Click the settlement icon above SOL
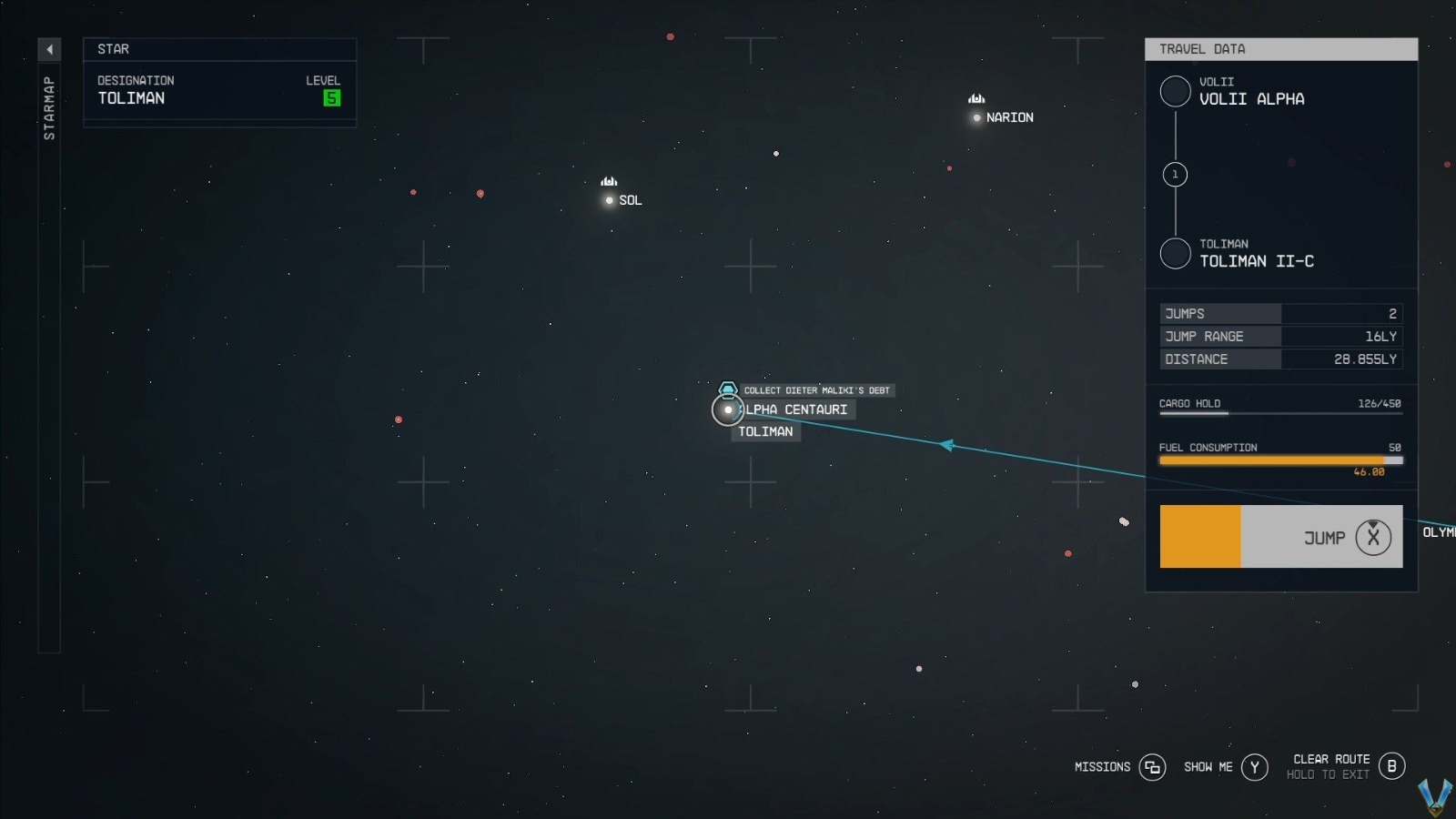 pos(608,179)
